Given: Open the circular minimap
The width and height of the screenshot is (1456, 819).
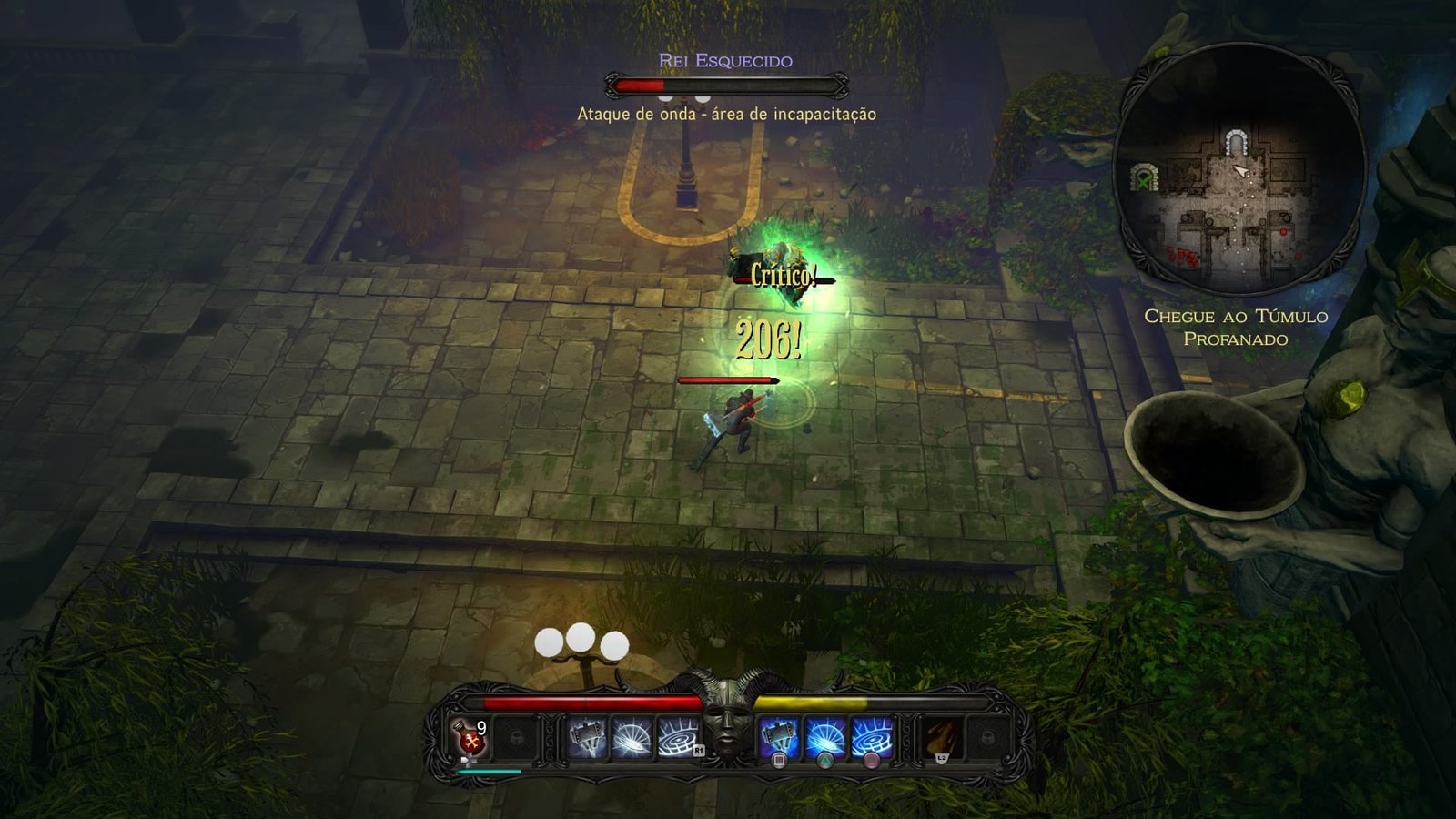Looking at the screenshot, I should coord(1239,169).
